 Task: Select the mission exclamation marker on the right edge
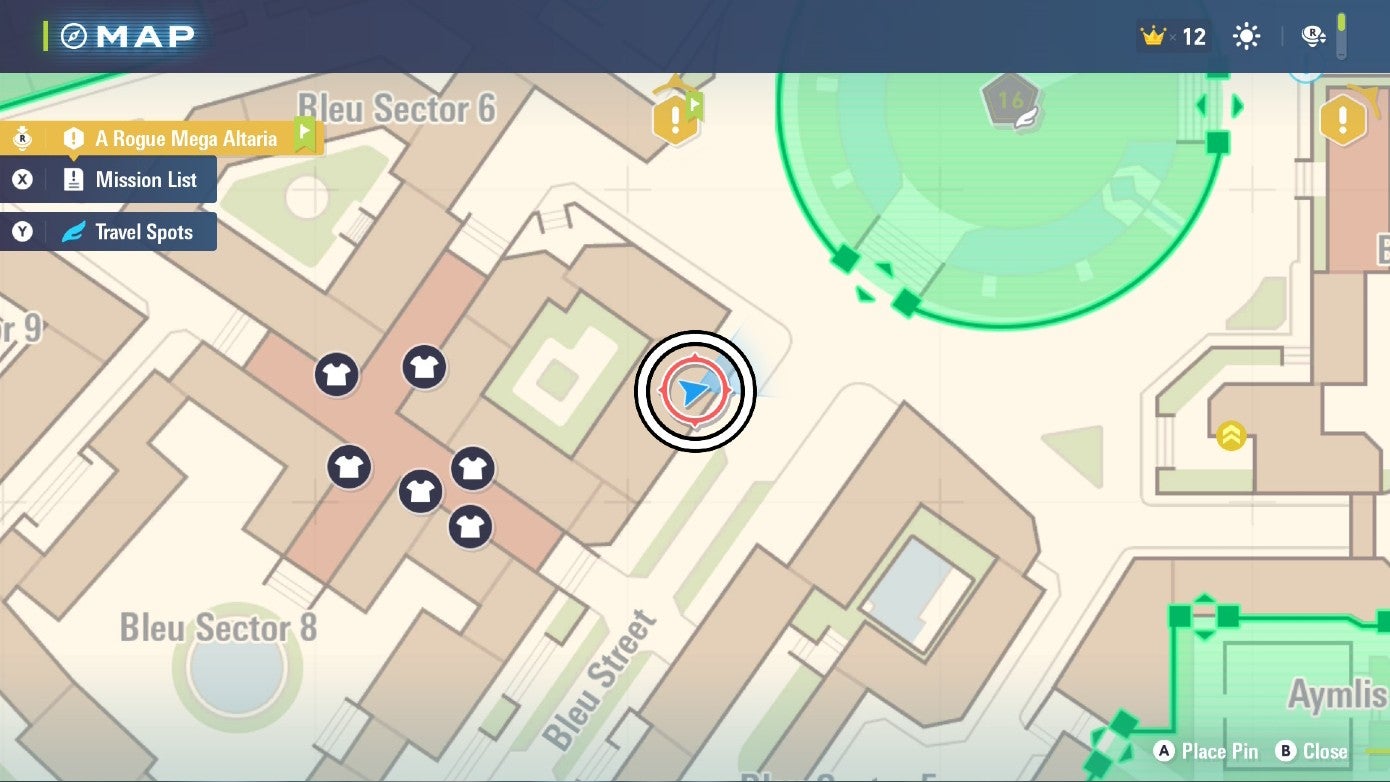1343,120
